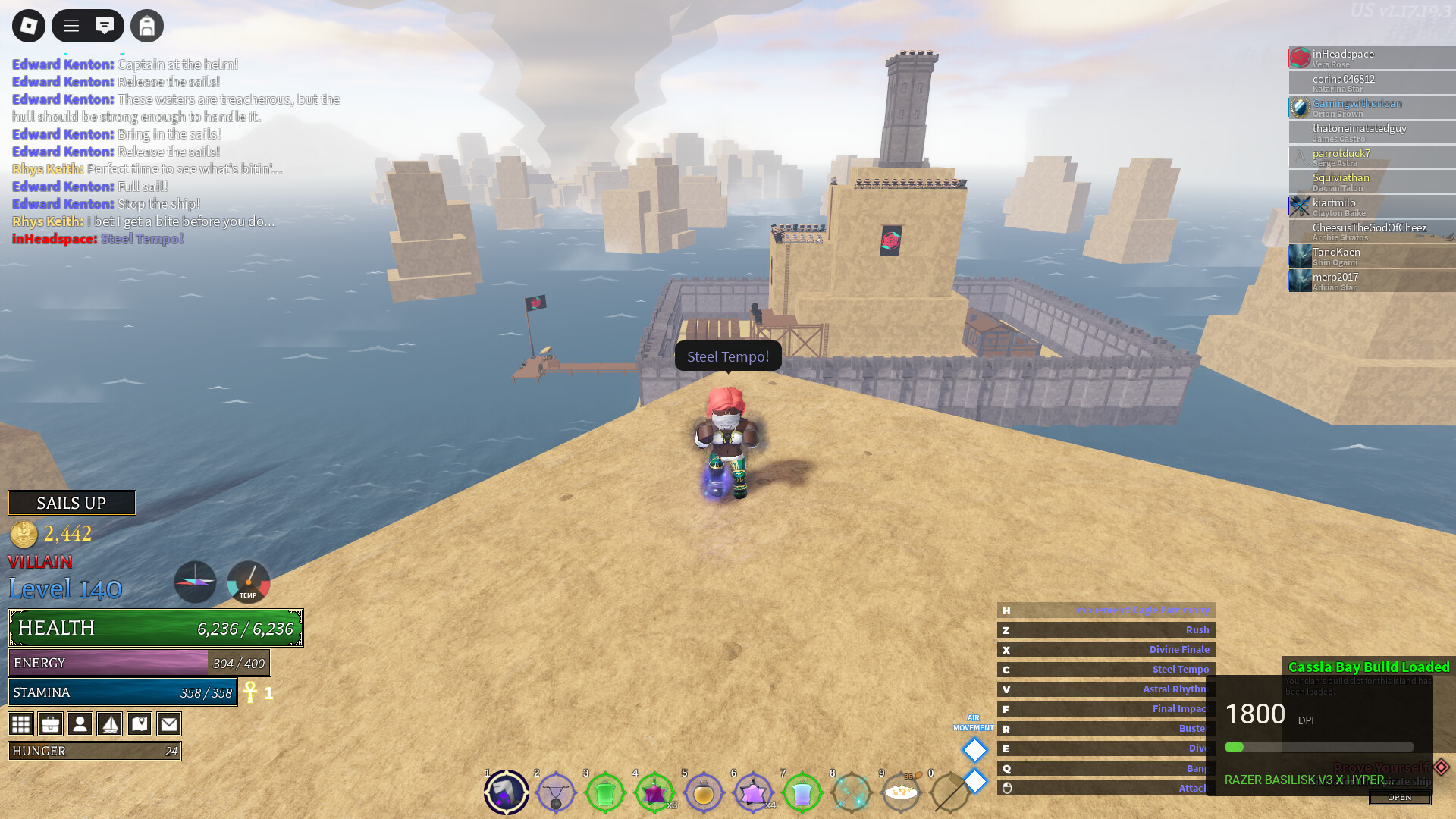Select the fishing rod in hotbar slot 8
Image resolution: width=1456 pixels, height=819 pixels.
(852, 793)
